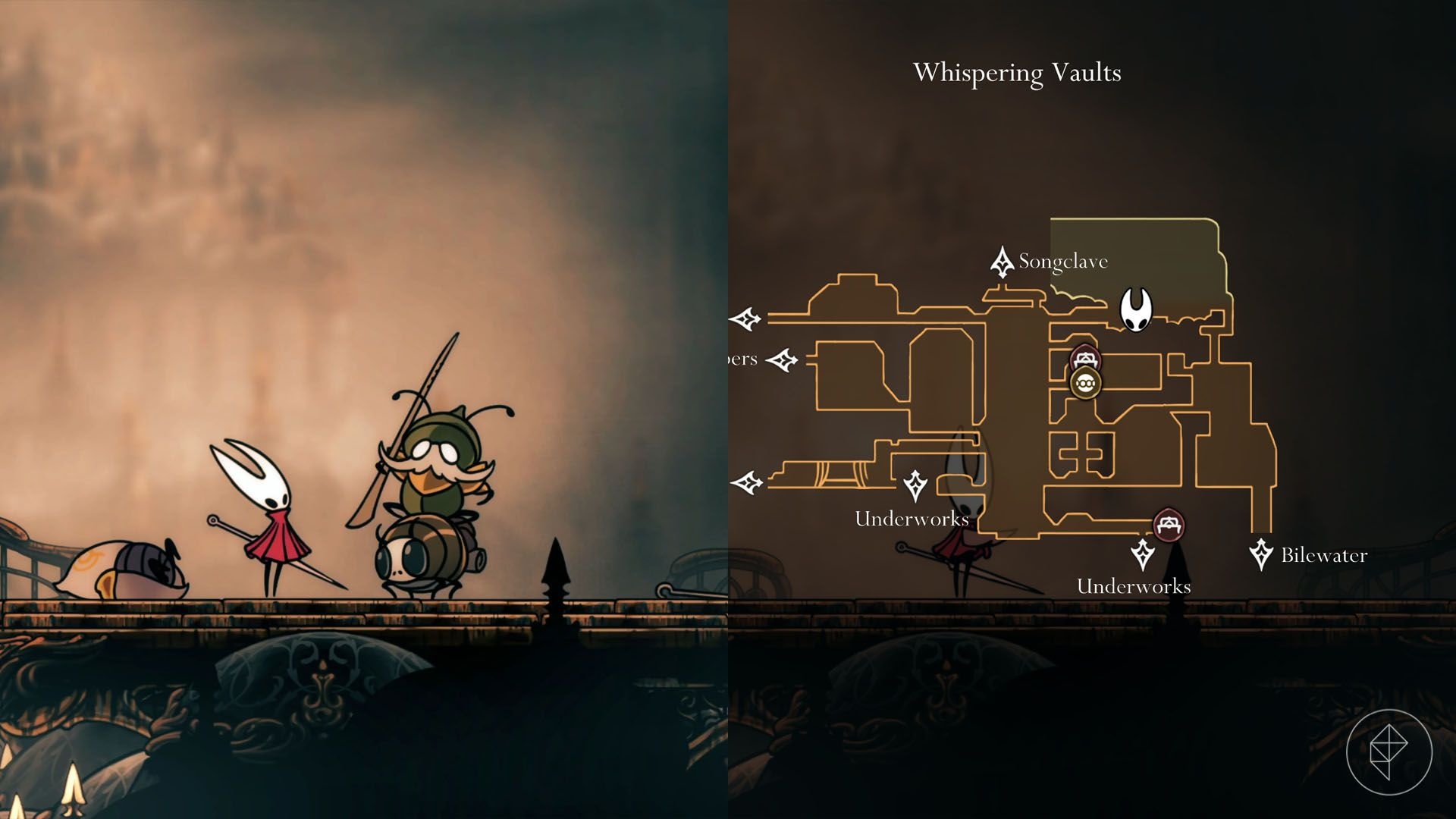This screenshot has width=1456, height=819.
Task: Click the exit arrow beside the cut-off "ers" label
Action: tap(782, 359)
